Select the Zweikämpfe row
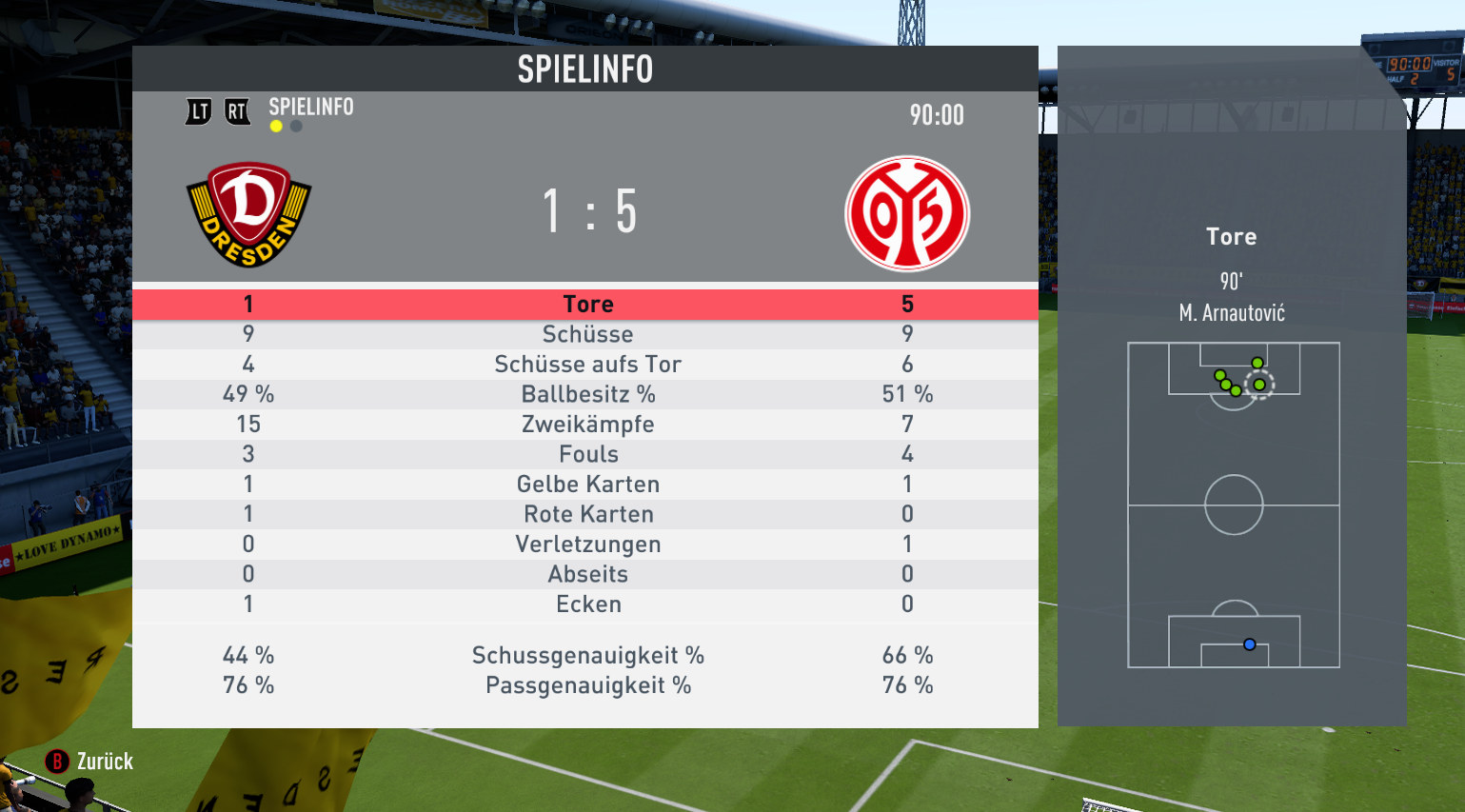The width and height of the screenshot is (1465, 812). [587, 425]
